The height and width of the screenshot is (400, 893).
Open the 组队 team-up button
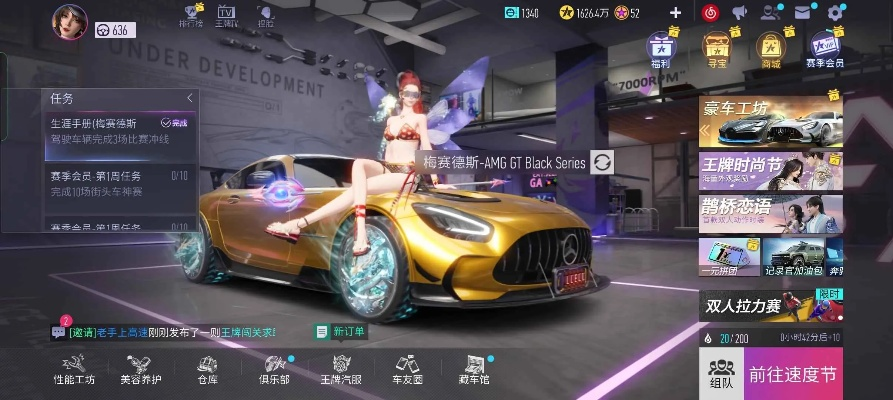pyautogui.click(x=721, y=375)
